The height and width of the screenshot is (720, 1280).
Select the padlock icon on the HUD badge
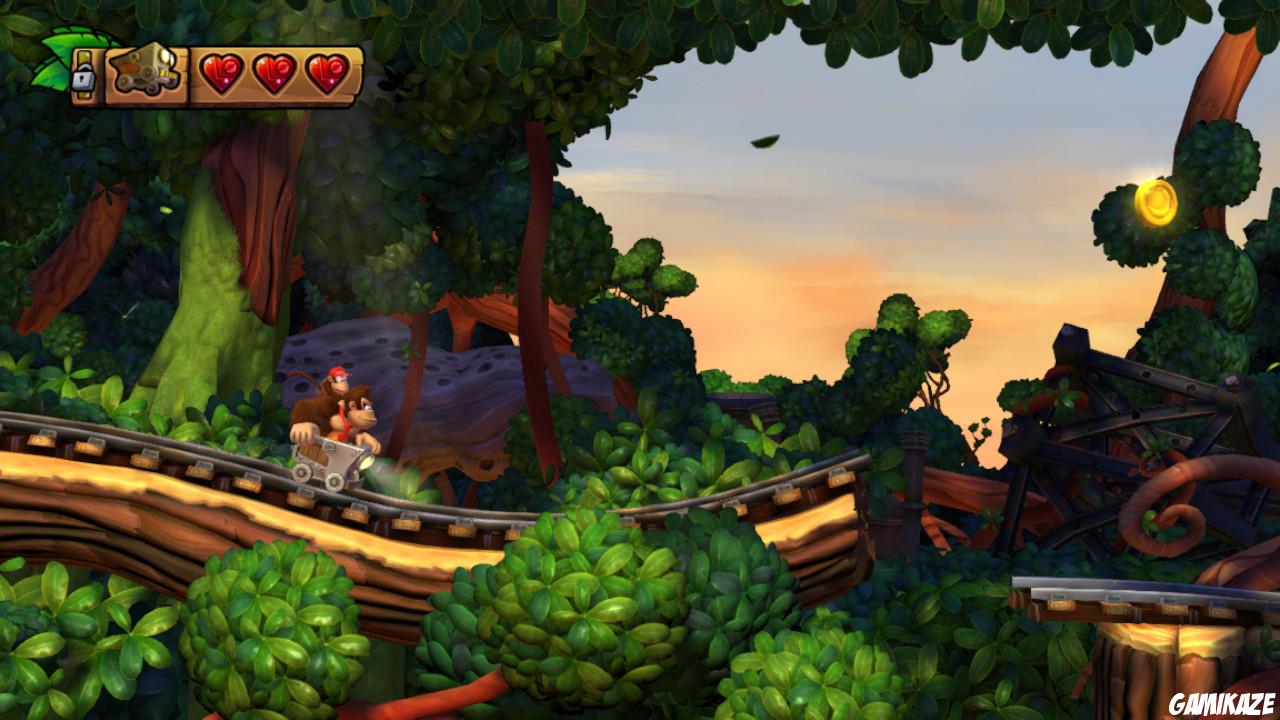(83, 76)
